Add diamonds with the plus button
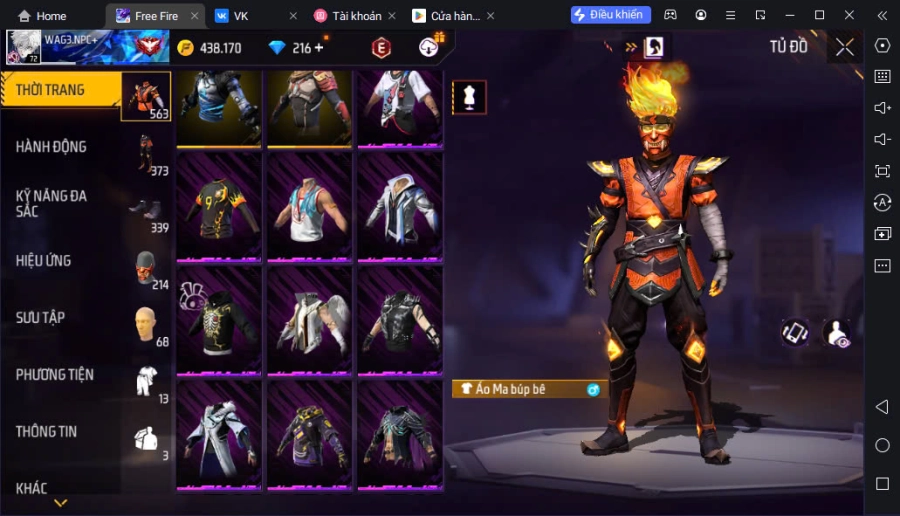Screen dimensions: 900x516 319,48
